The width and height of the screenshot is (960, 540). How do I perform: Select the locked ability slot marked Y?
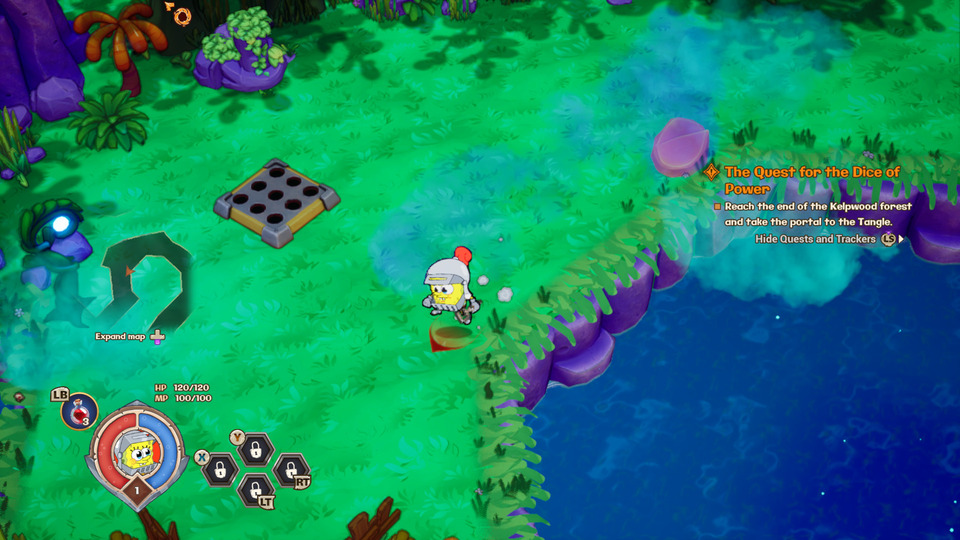256,450
